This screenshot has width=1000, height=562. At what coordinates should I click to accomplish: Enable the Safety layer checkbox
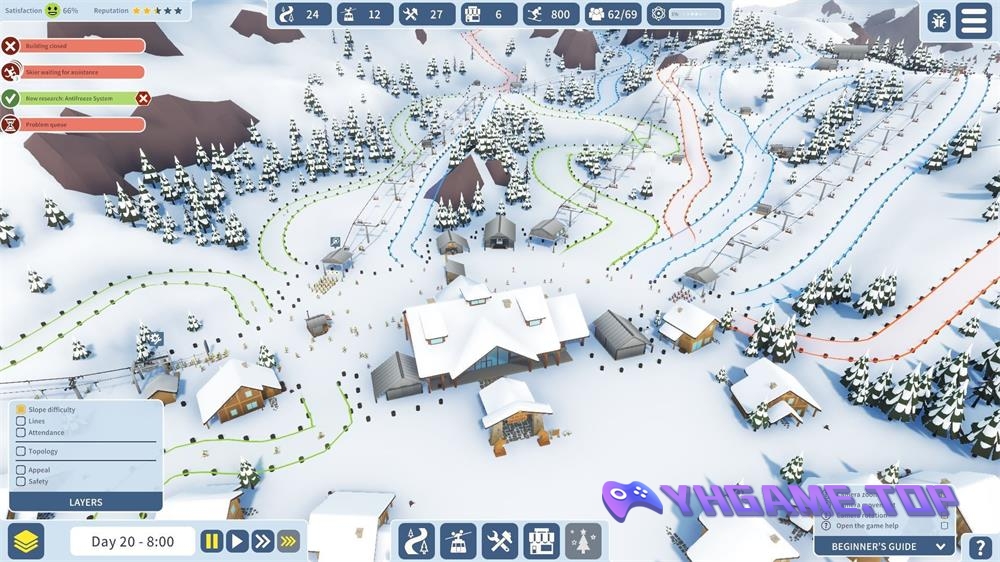coord(21,481)
